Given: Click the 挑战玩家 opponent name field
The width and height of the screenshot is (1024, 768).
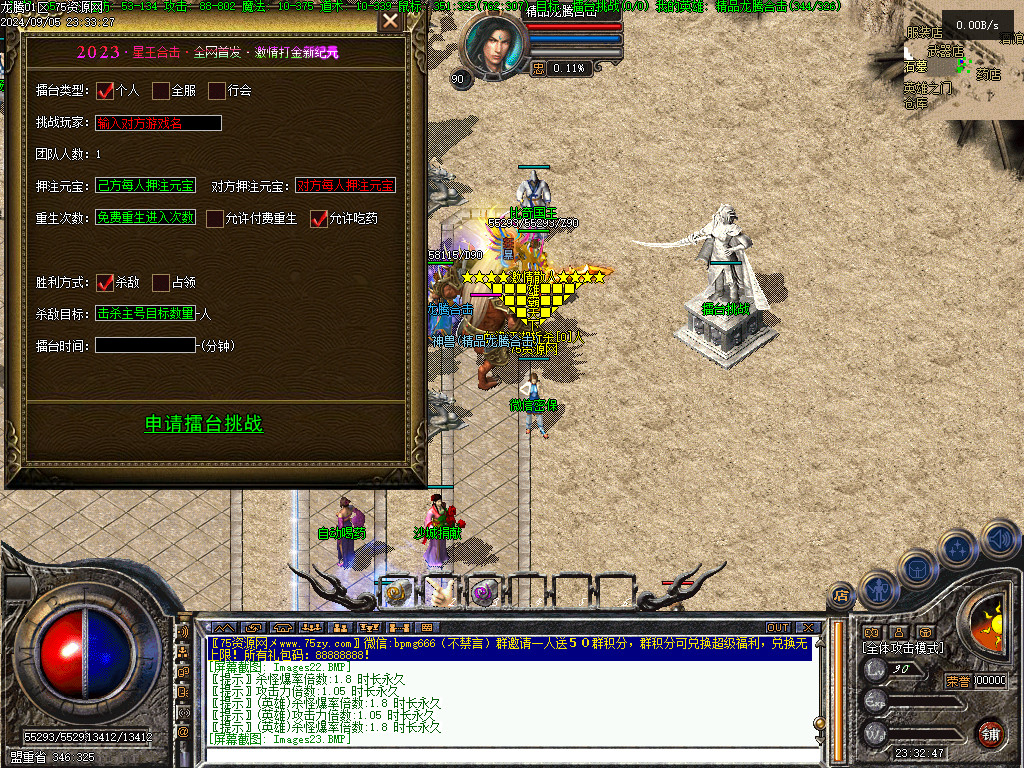Looking at the screenshot, I should pos(159,124).
